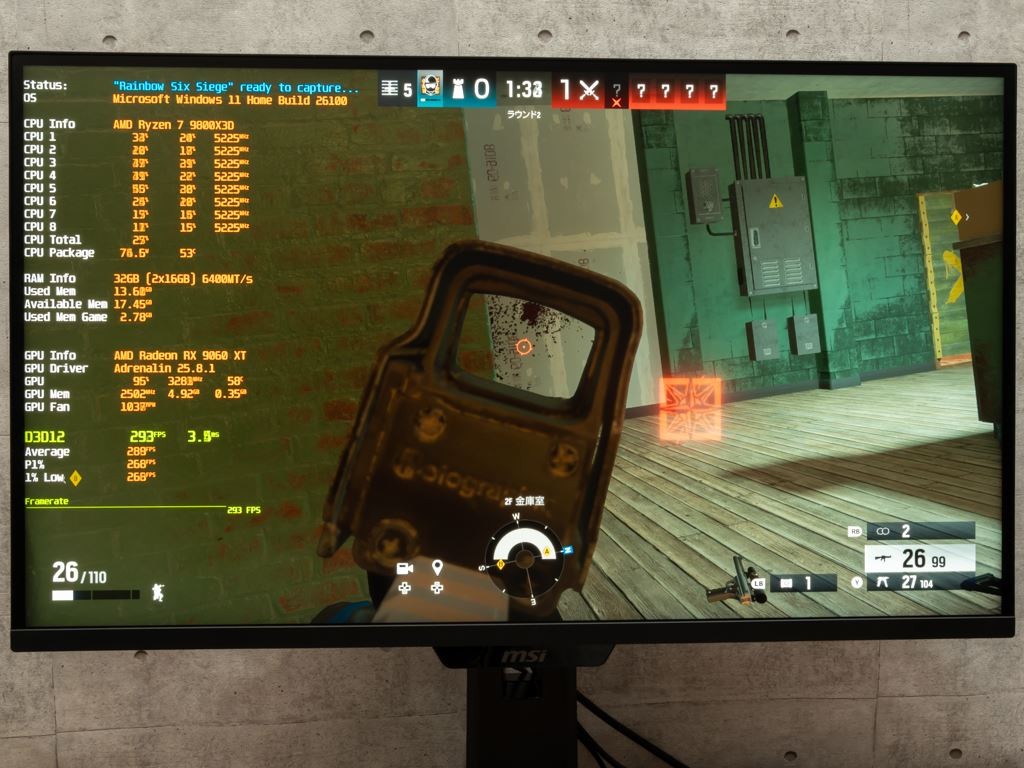
Task: Activate the location ping marker icon
Action: tap(437, 568)
